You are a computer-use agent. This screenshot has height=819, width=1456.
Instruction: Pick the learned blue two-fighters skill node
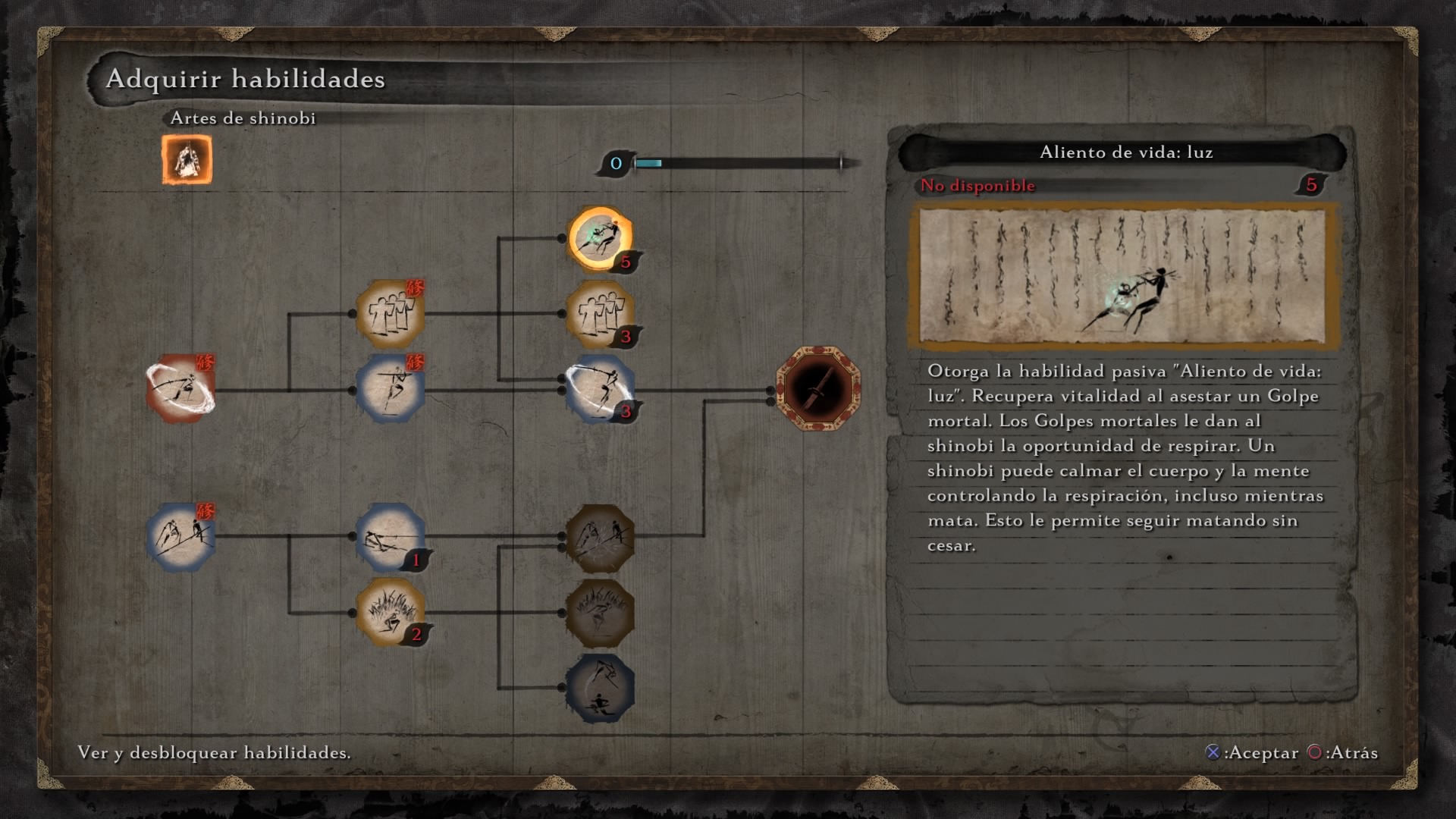(181, 537)
